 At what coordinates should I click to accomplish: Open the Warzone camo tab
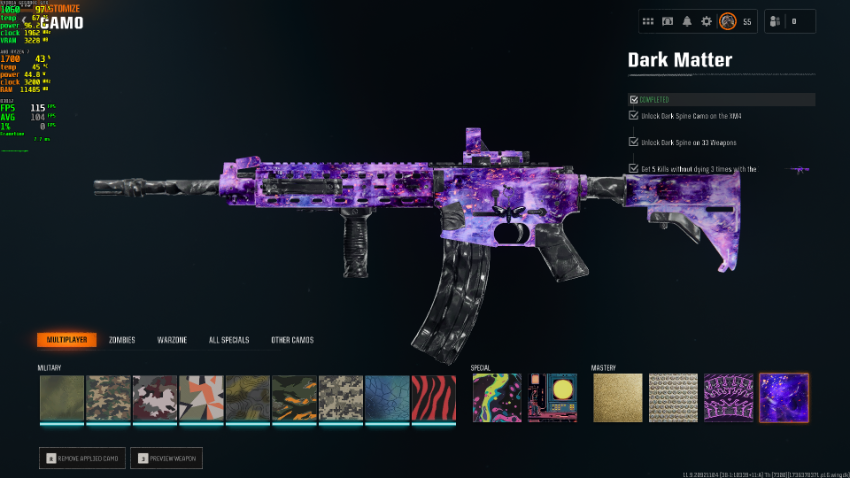click(x=172, y=340)
